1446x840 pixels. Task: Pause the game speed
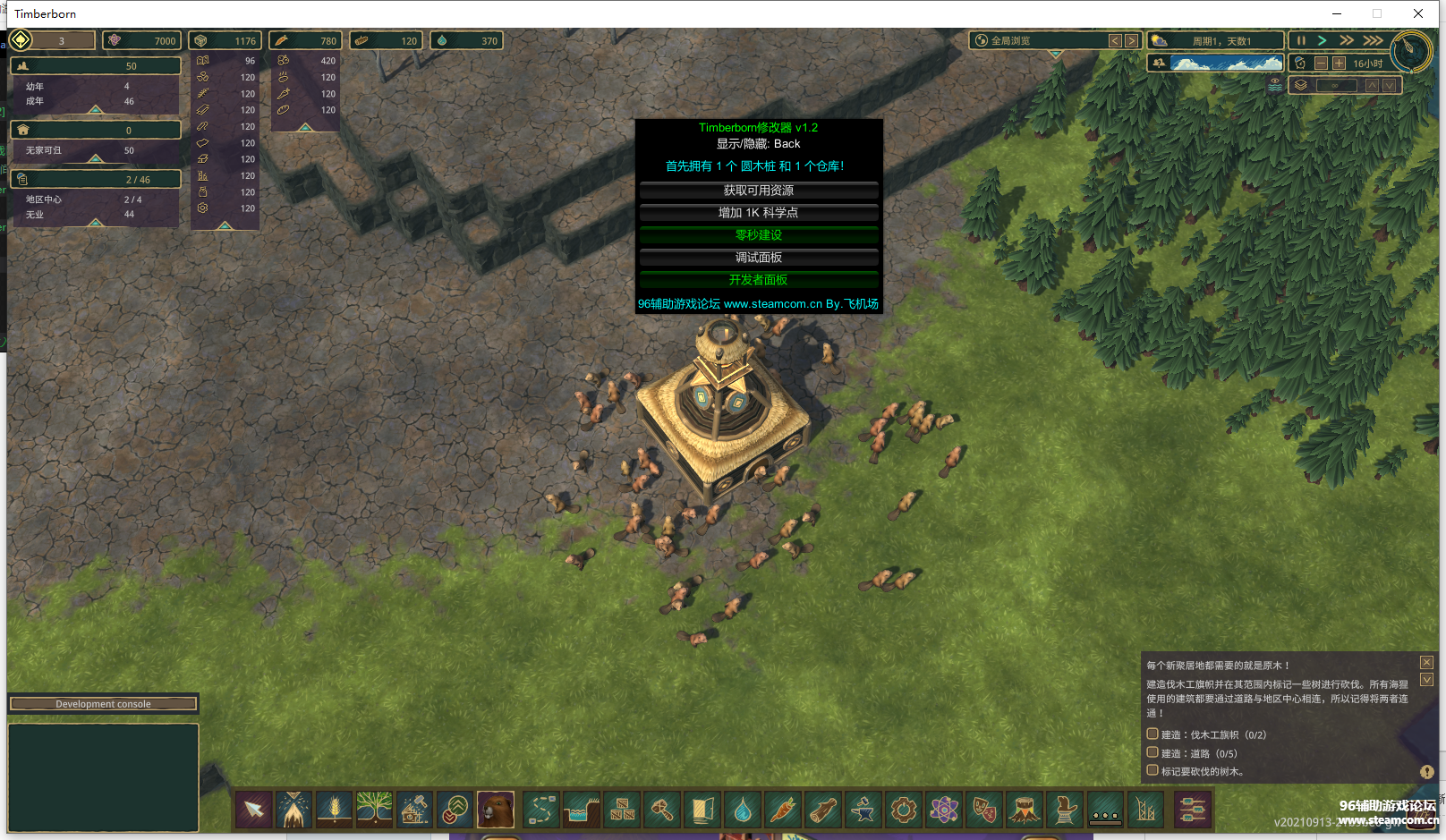pyautogui.click(x=1301, y=40)
